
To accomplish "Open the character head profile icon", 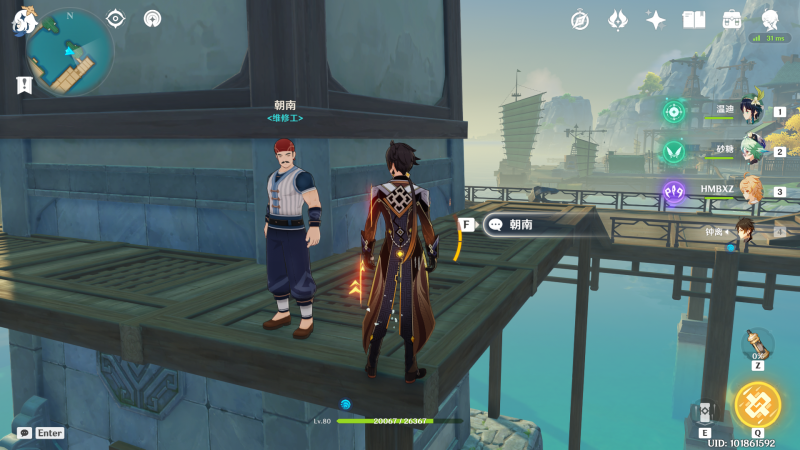I will [x=770, y=20].
